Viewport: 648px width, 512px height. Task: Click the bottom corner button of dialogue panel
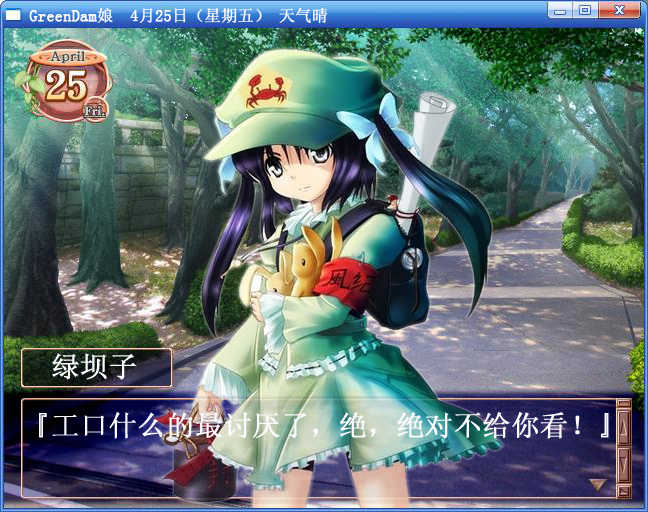pyautogui.click(x=623, y=490)
